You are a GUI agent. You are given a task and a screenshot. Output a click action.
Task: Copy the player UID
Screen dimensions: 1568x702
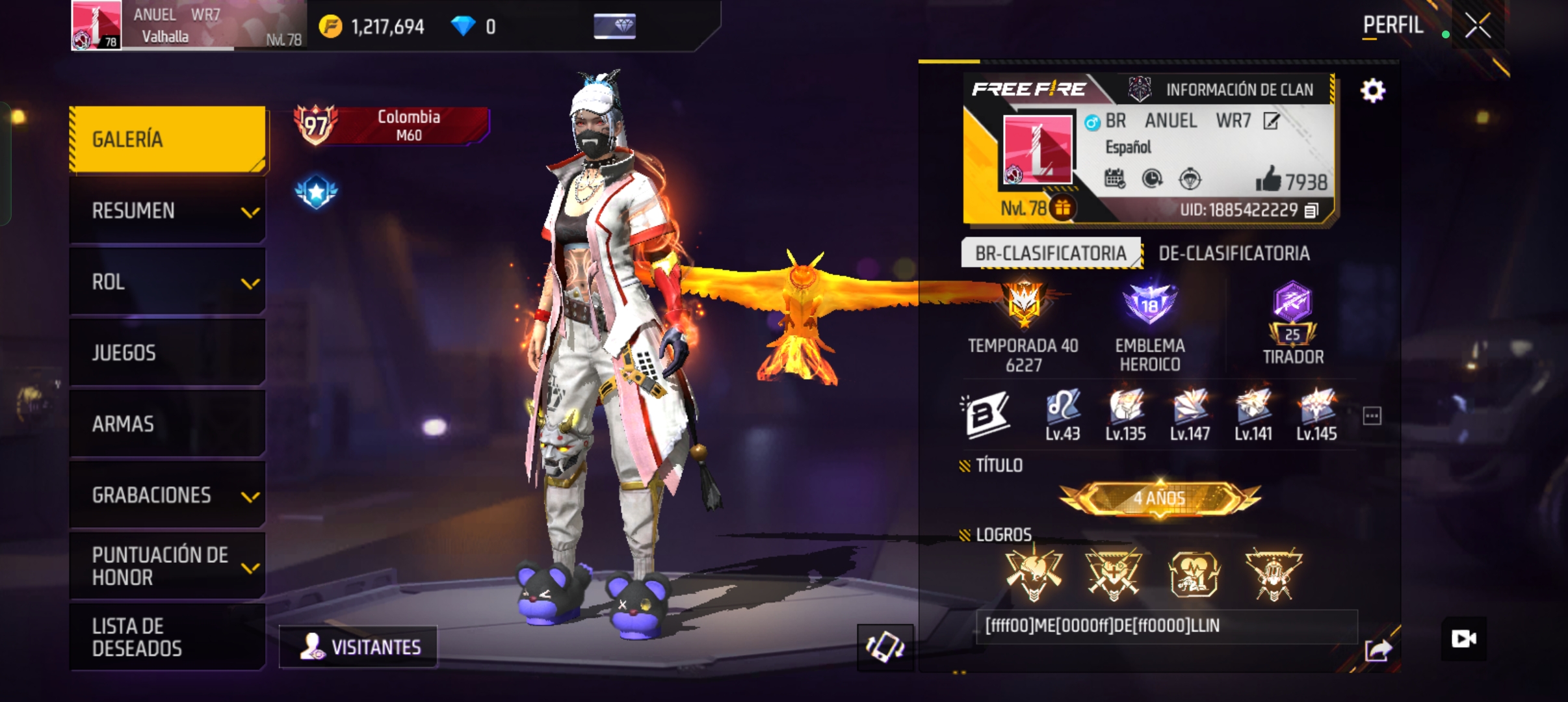(1311, 211)
